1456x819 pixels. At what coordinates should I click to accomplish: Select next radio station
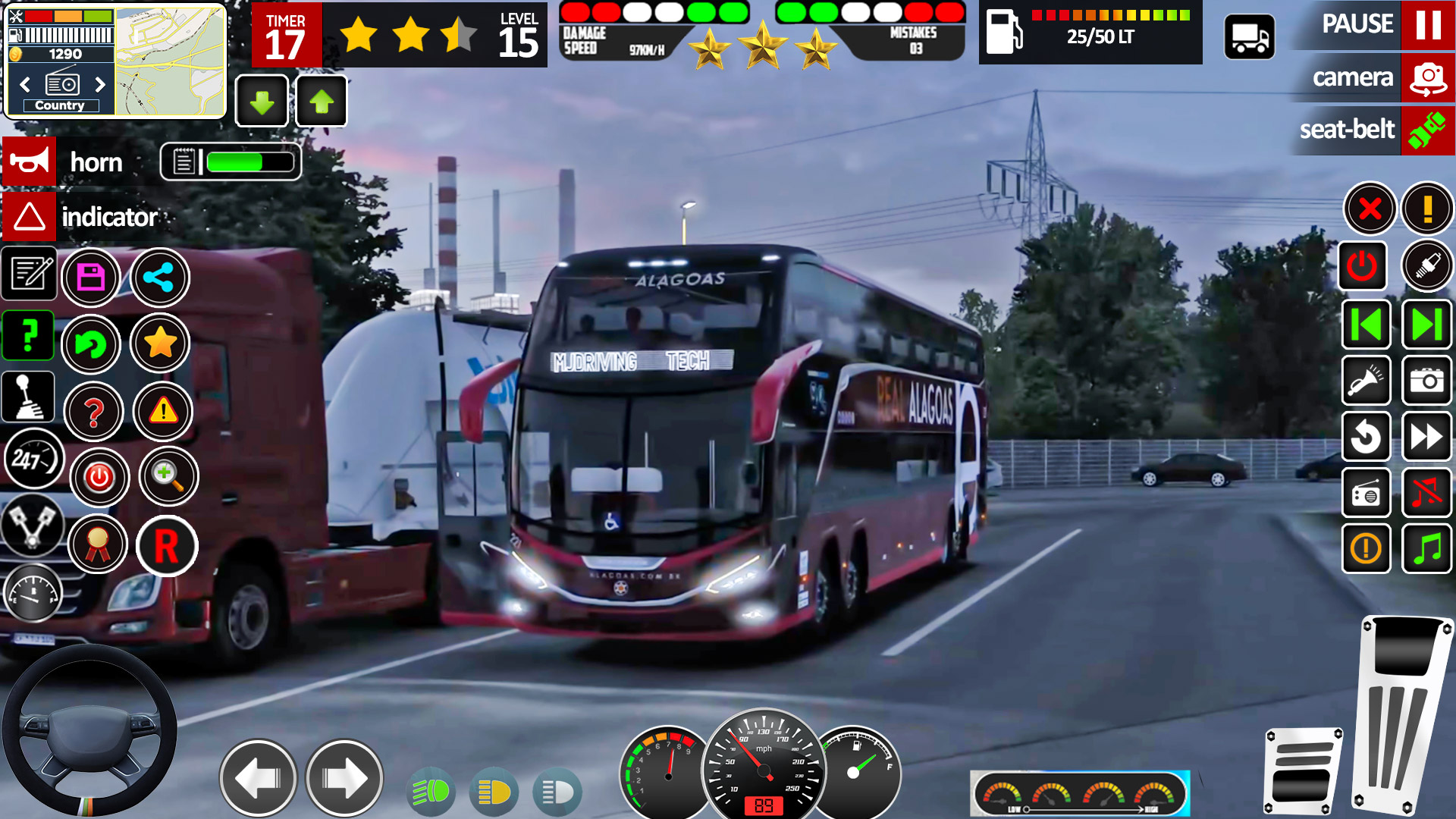[100, 84]
